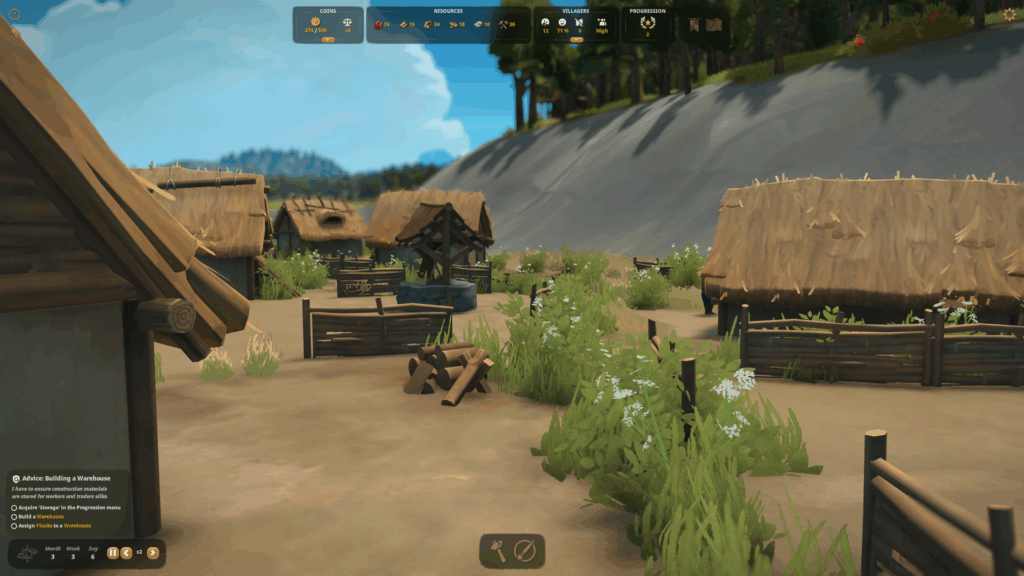Decrease the game speed

(127, 552)
